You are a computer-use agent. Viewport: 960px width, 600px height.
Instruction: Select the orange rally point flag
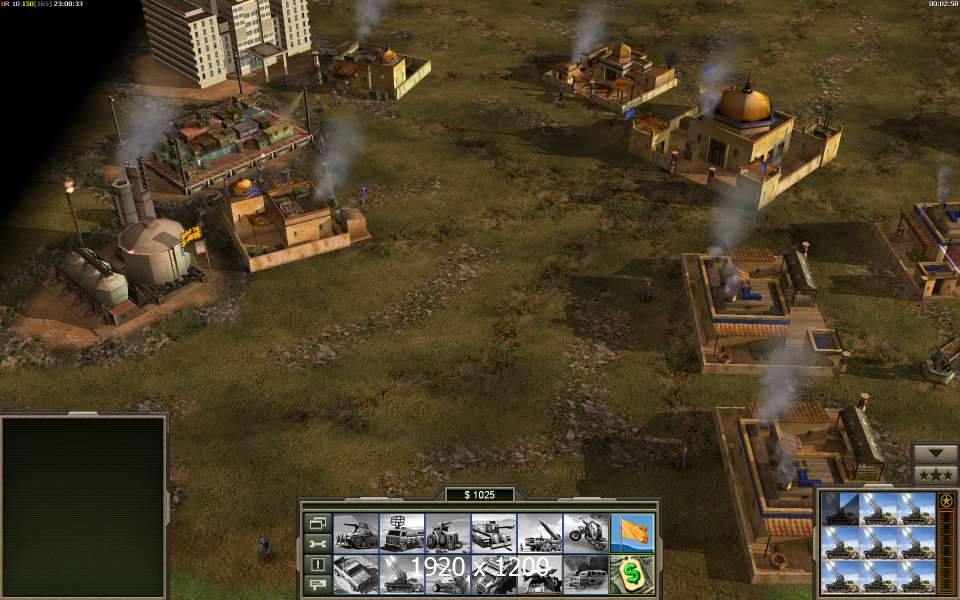tap(631, 532)
